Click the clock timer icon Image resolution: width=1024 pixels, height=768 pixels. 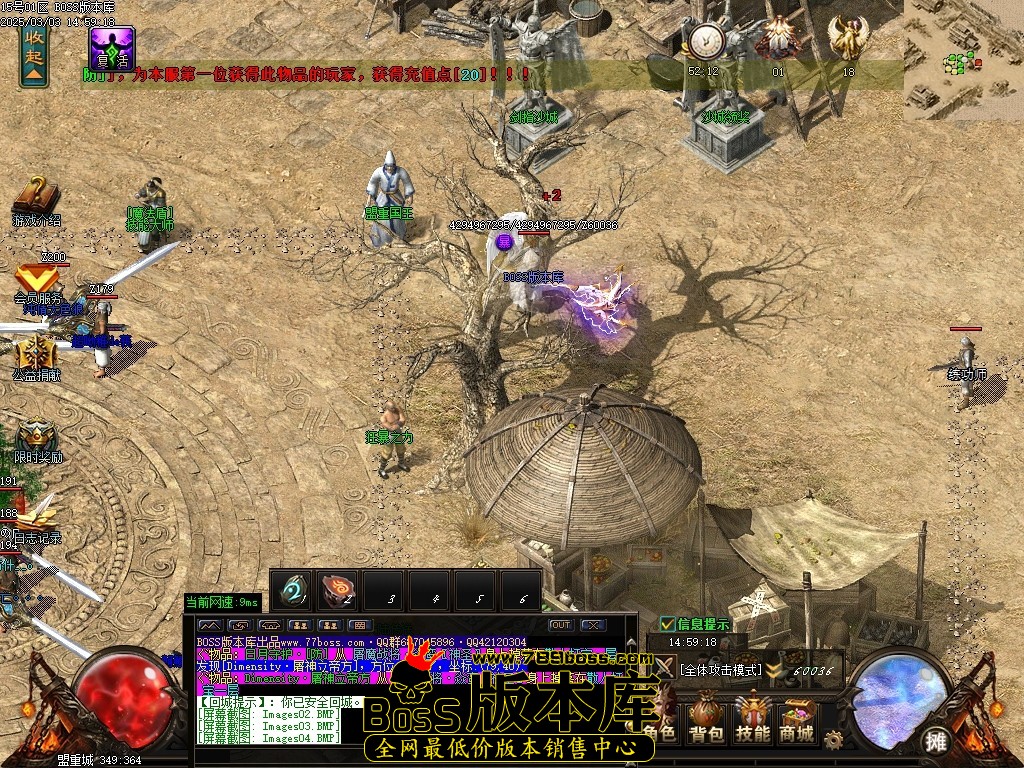704,42
